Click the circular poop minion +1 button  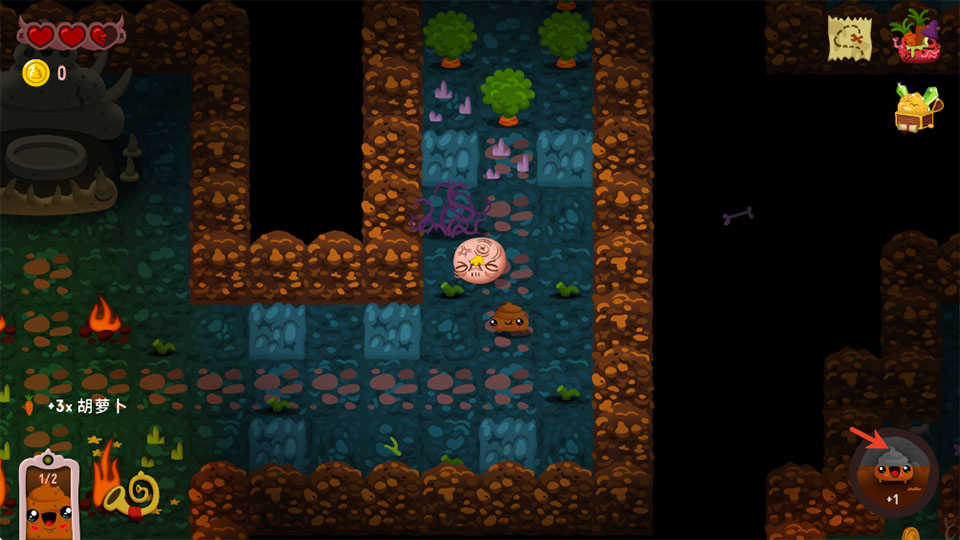point(892,473)
